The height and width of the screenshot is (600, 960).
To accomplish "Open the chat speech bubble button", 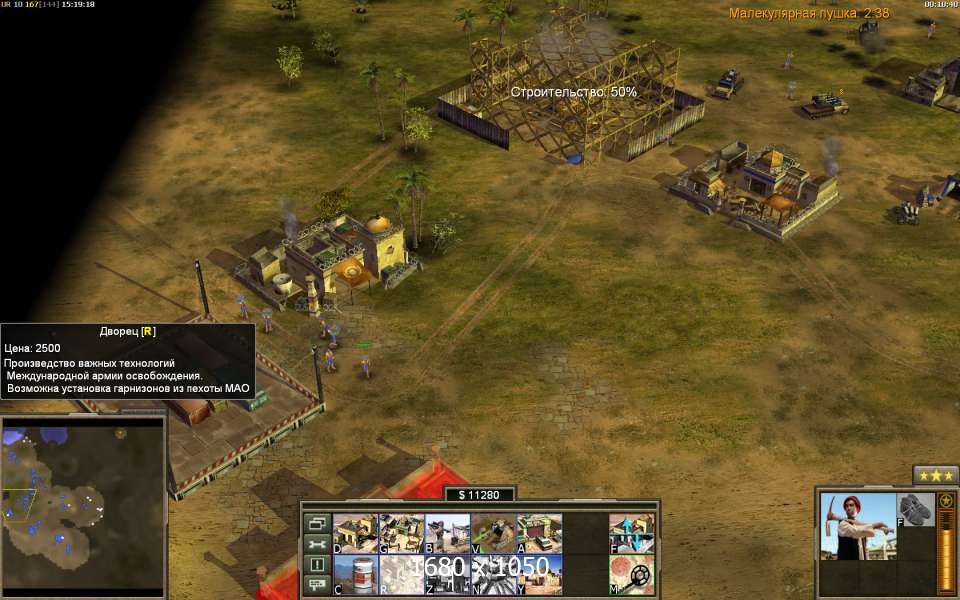I will click(317, 584).
